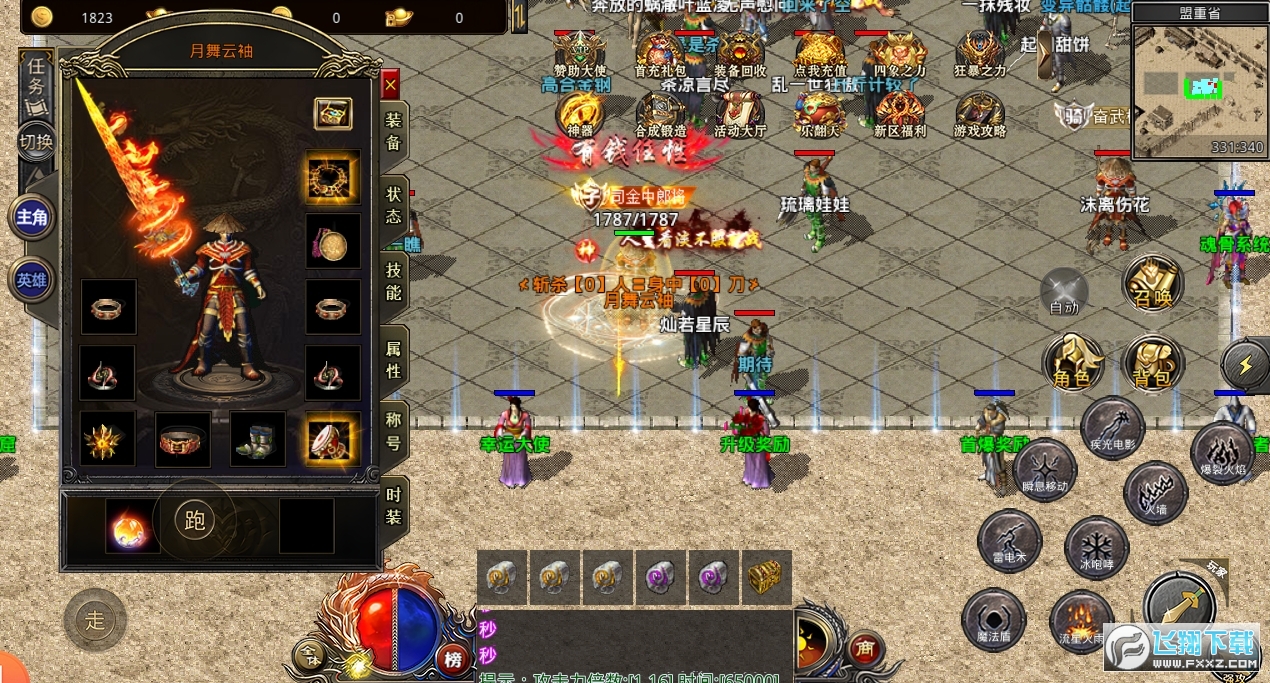Switch to the 状态 status tab
The height and width of the screenshot is (683, 1270).
[393, 203]
